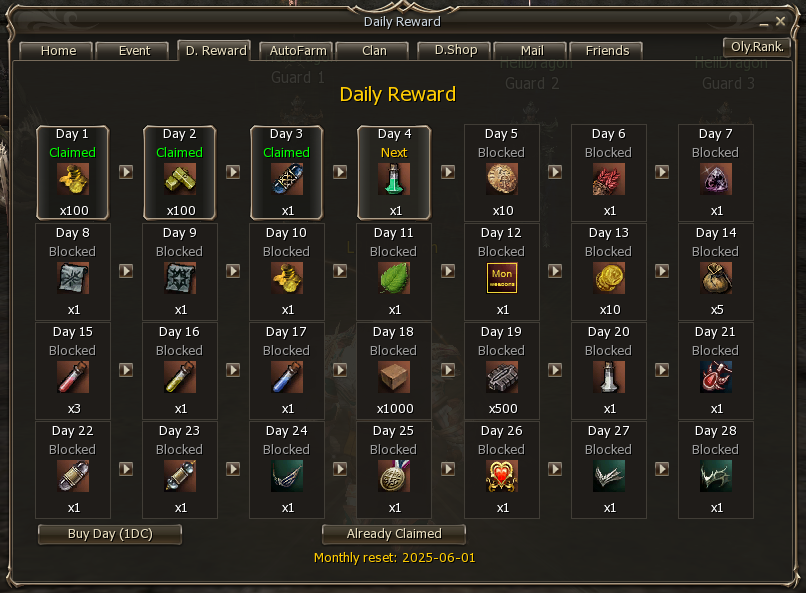Select the Day 26 heart reward icon

[501, 476]
